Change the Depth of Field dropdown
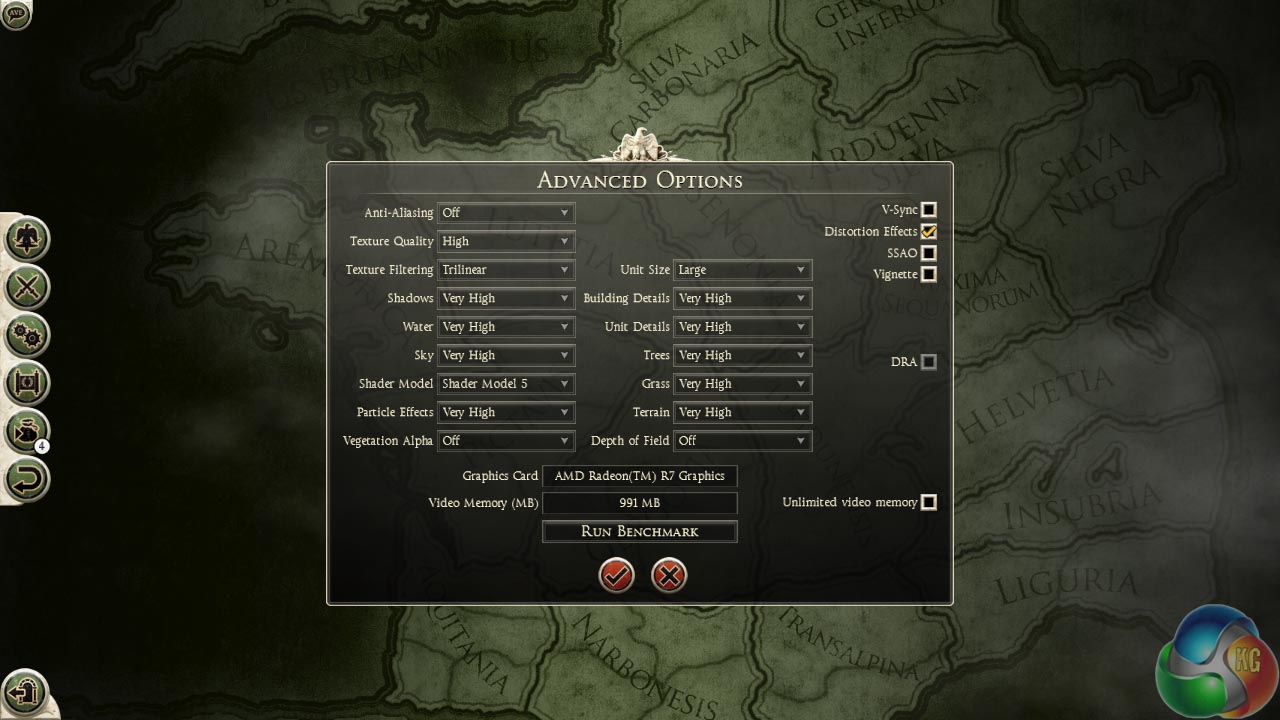The width and height of the screenshot is (1280, 720). click(x=742, y=441)
